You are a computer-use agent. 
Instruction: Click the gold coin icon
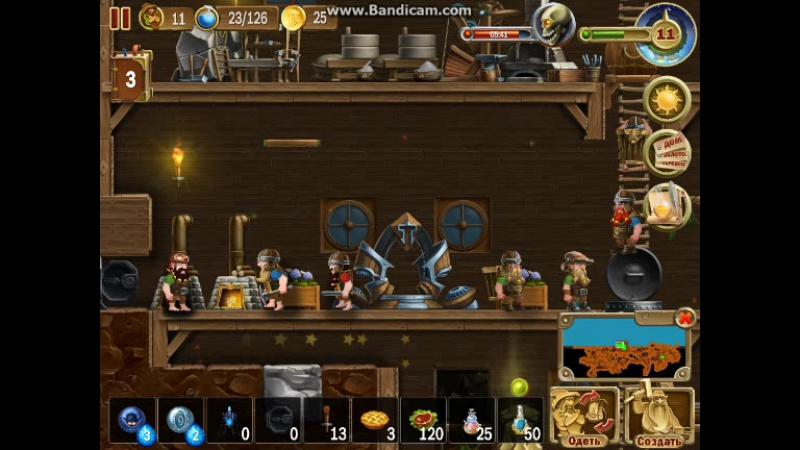tap(293, 17)
